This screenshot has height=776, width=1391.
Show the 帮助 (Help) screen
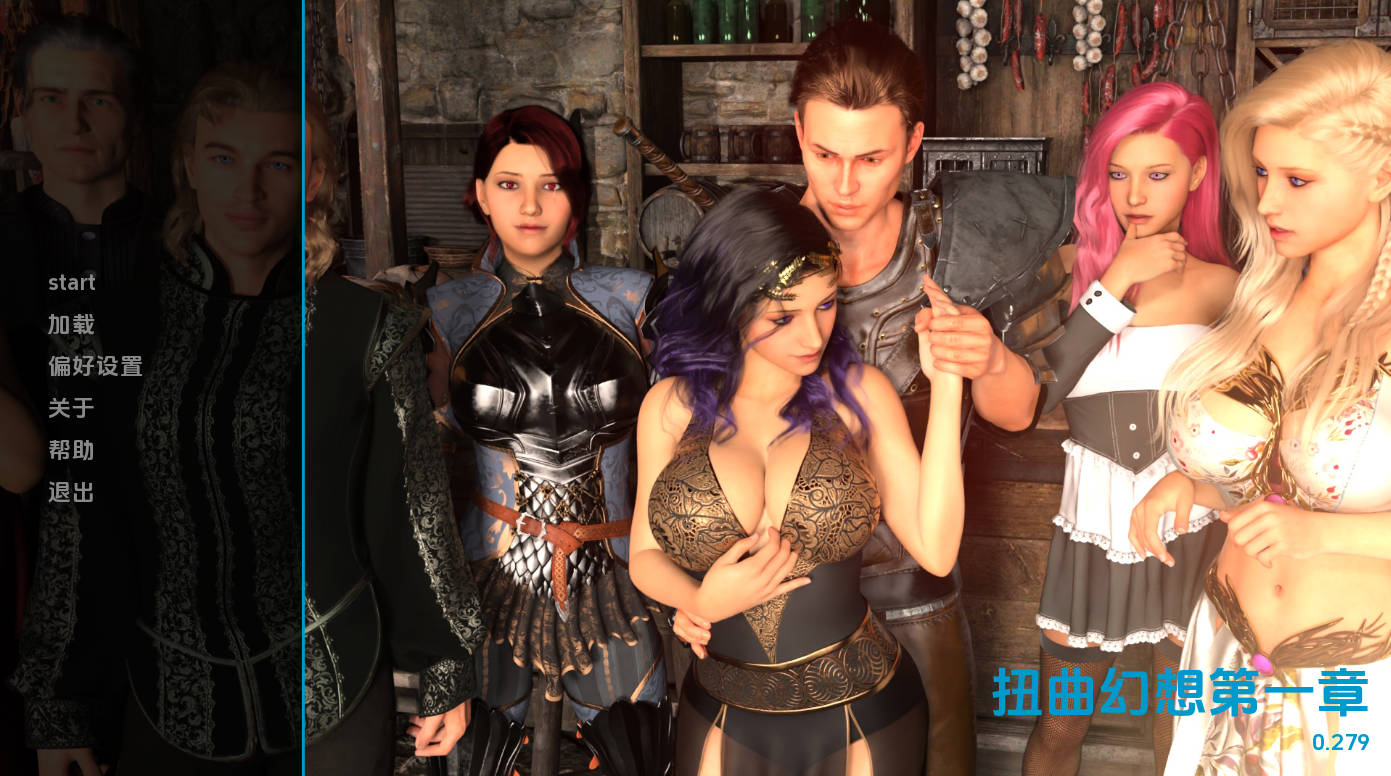(x=71, y=451)
